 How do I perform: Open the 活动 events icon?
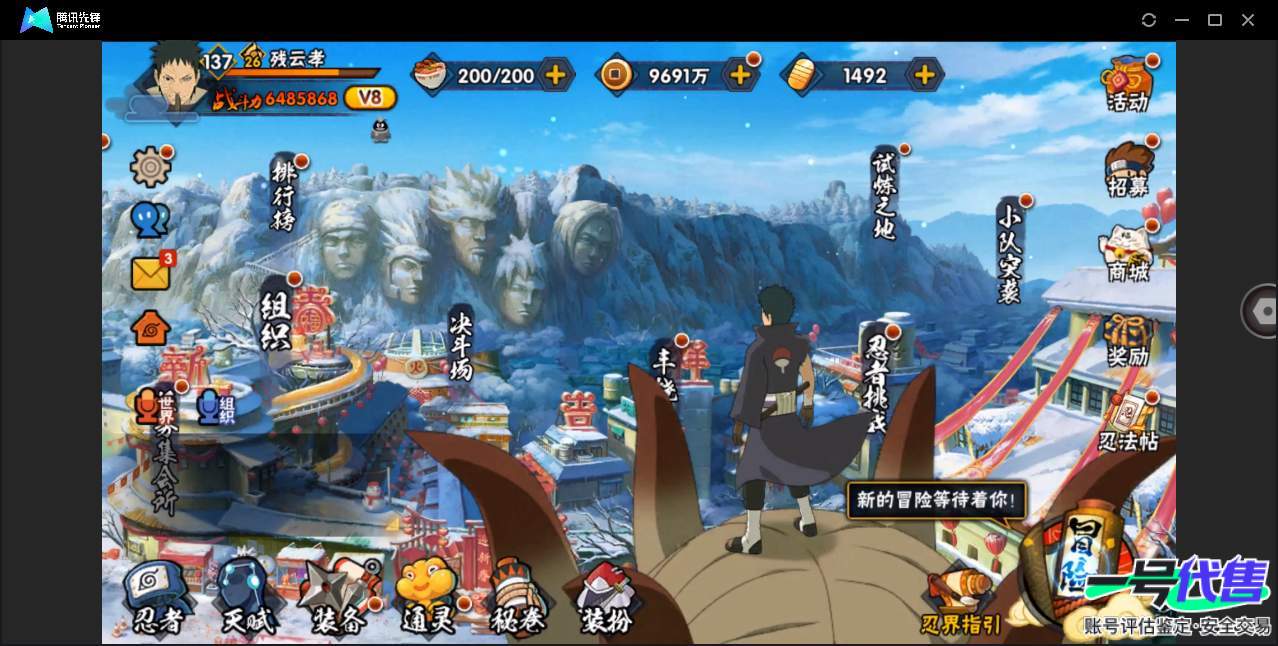coord(1128,84)
